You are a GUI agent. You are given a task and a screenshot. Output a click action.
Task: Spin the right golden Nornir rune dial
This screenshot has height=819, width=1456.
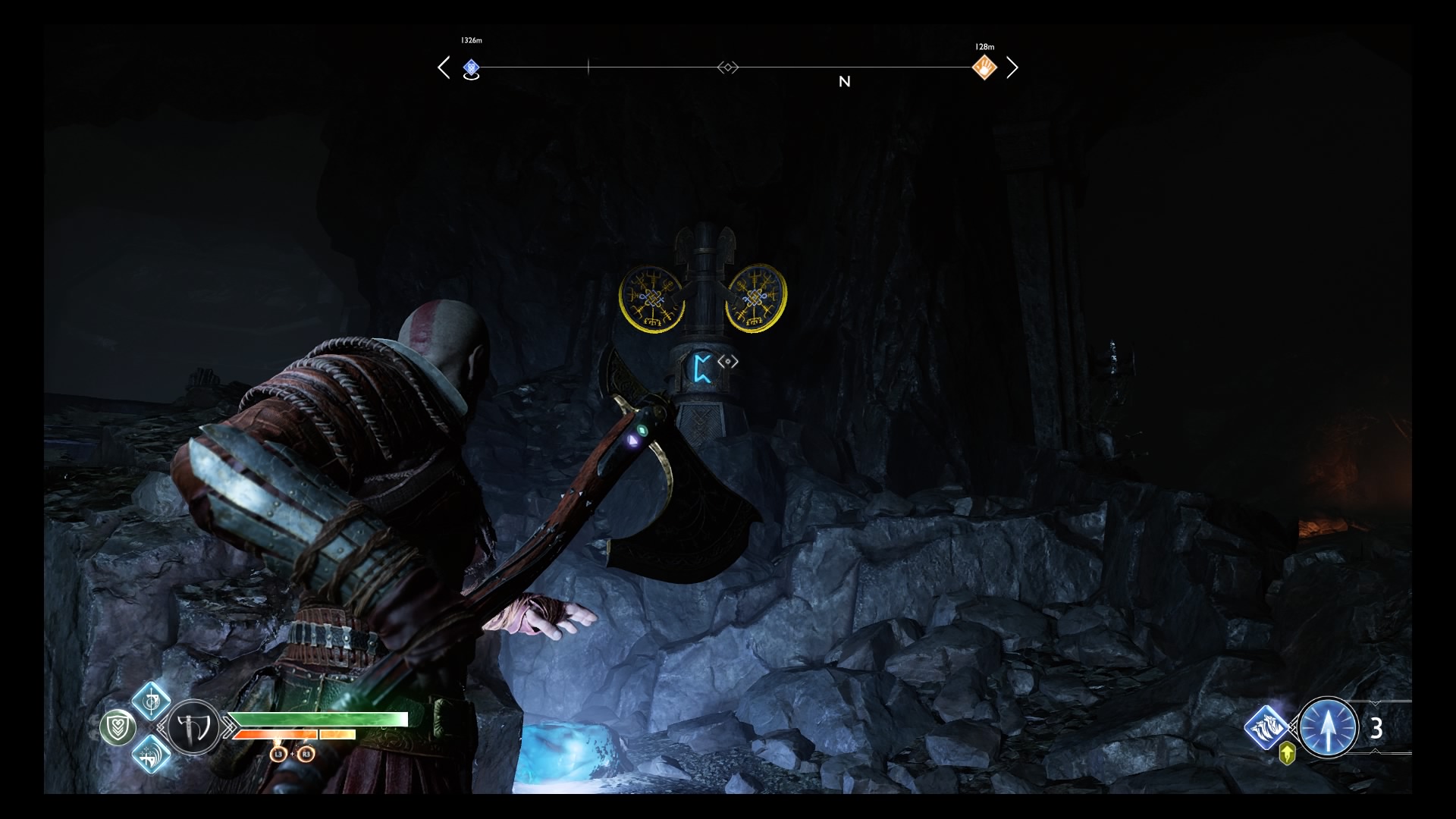pos(755,297)
